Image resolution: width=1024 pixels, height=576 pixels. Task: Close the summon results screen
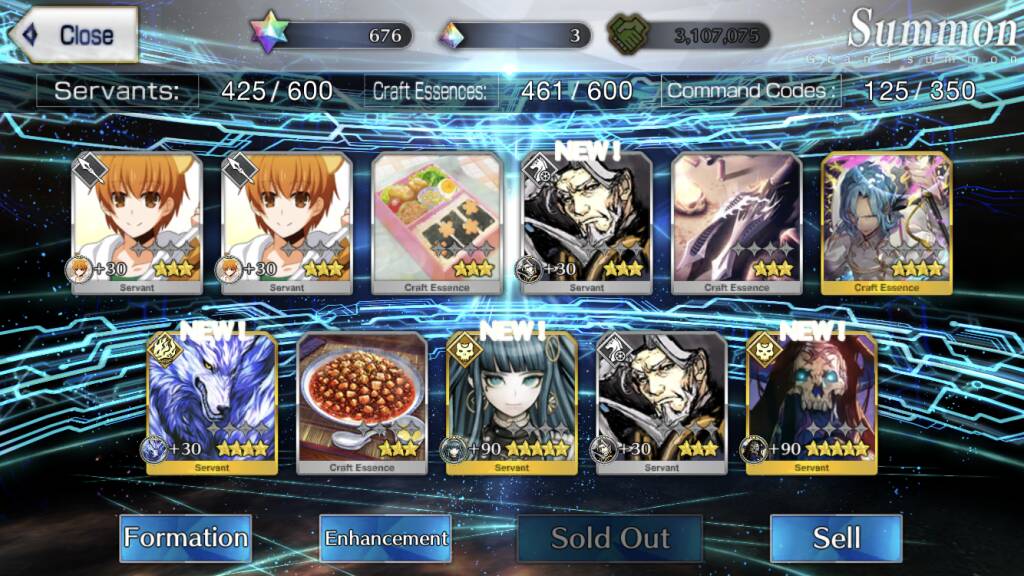(x=72, y=35)
